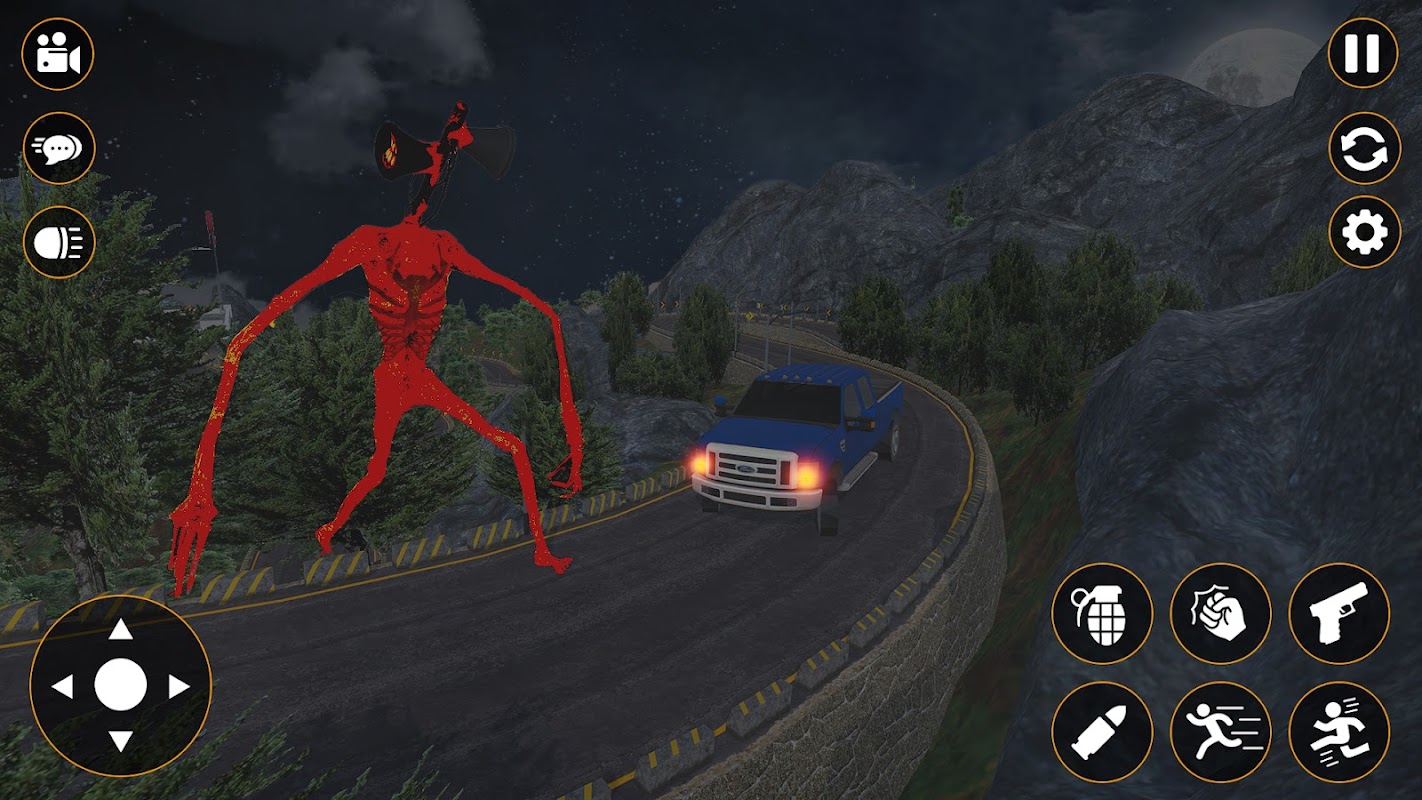Open the chat speech bubble button
The width and height of the screenshot is (1422, 800).
point(59,148)
